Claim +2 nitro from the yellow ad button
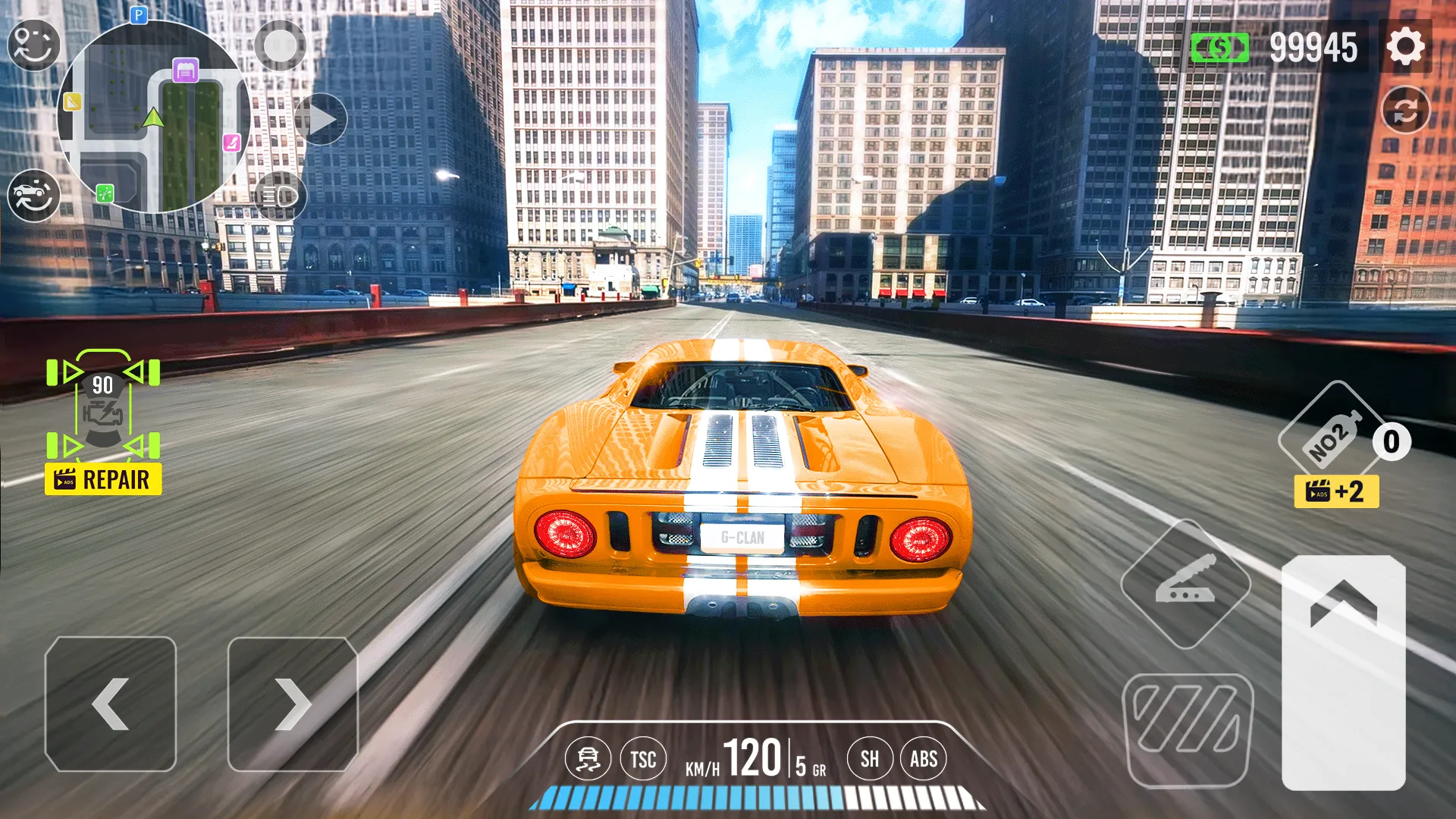Screen dimensions: 1456x819 tap(1337, 493)
